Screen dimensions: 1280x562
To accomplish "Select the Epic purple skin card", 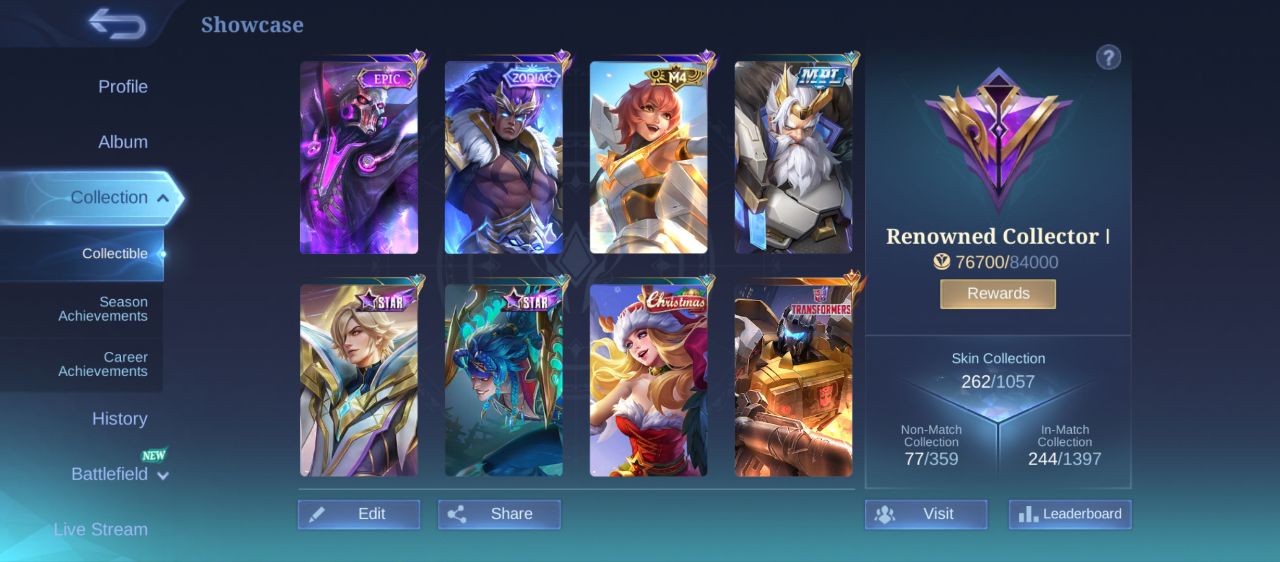I will (359, 158).
